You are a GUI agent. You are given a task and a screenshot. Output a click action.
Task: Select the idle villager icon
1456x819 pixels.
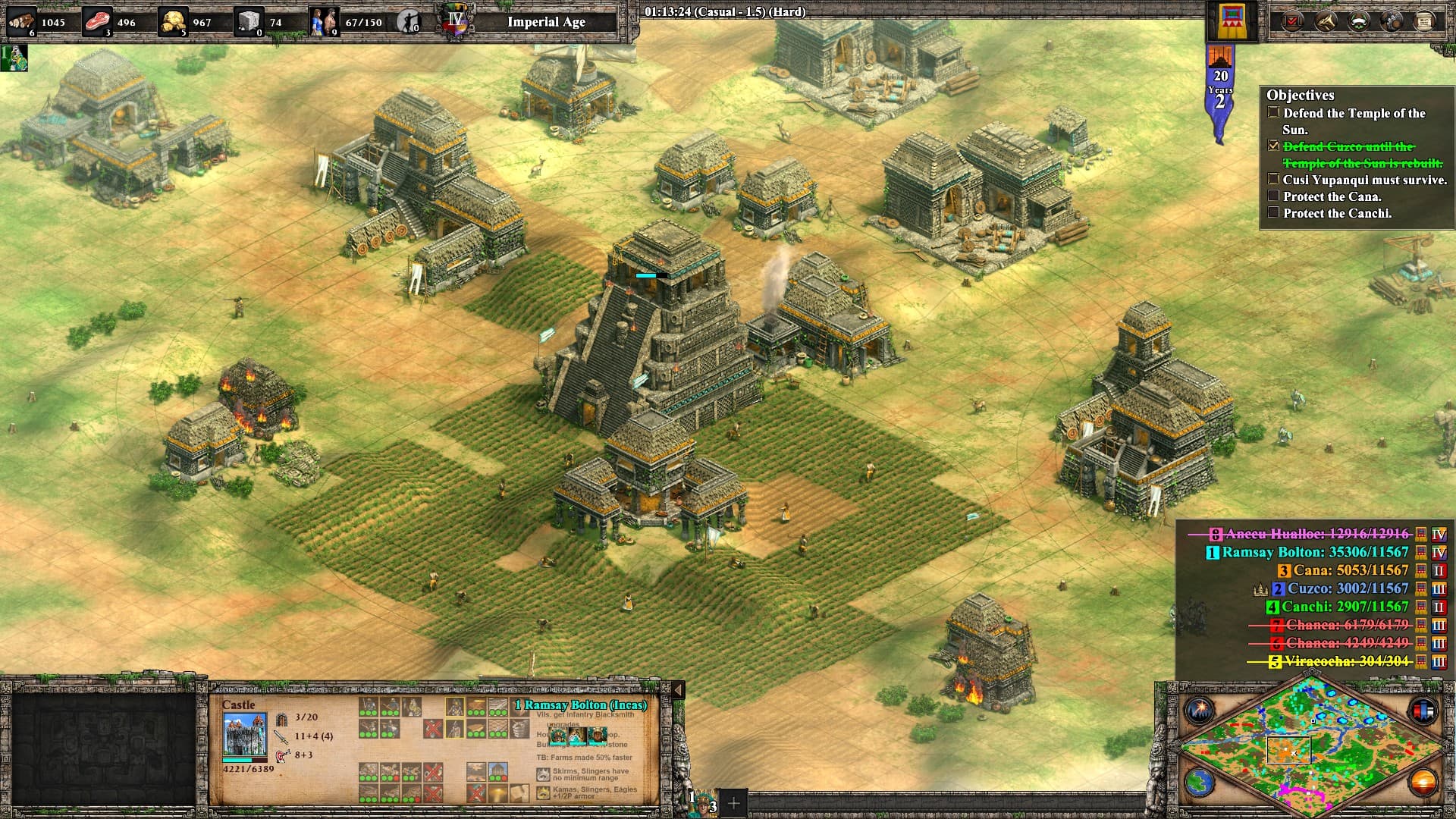pyautogui.click(x=409, y=21)
